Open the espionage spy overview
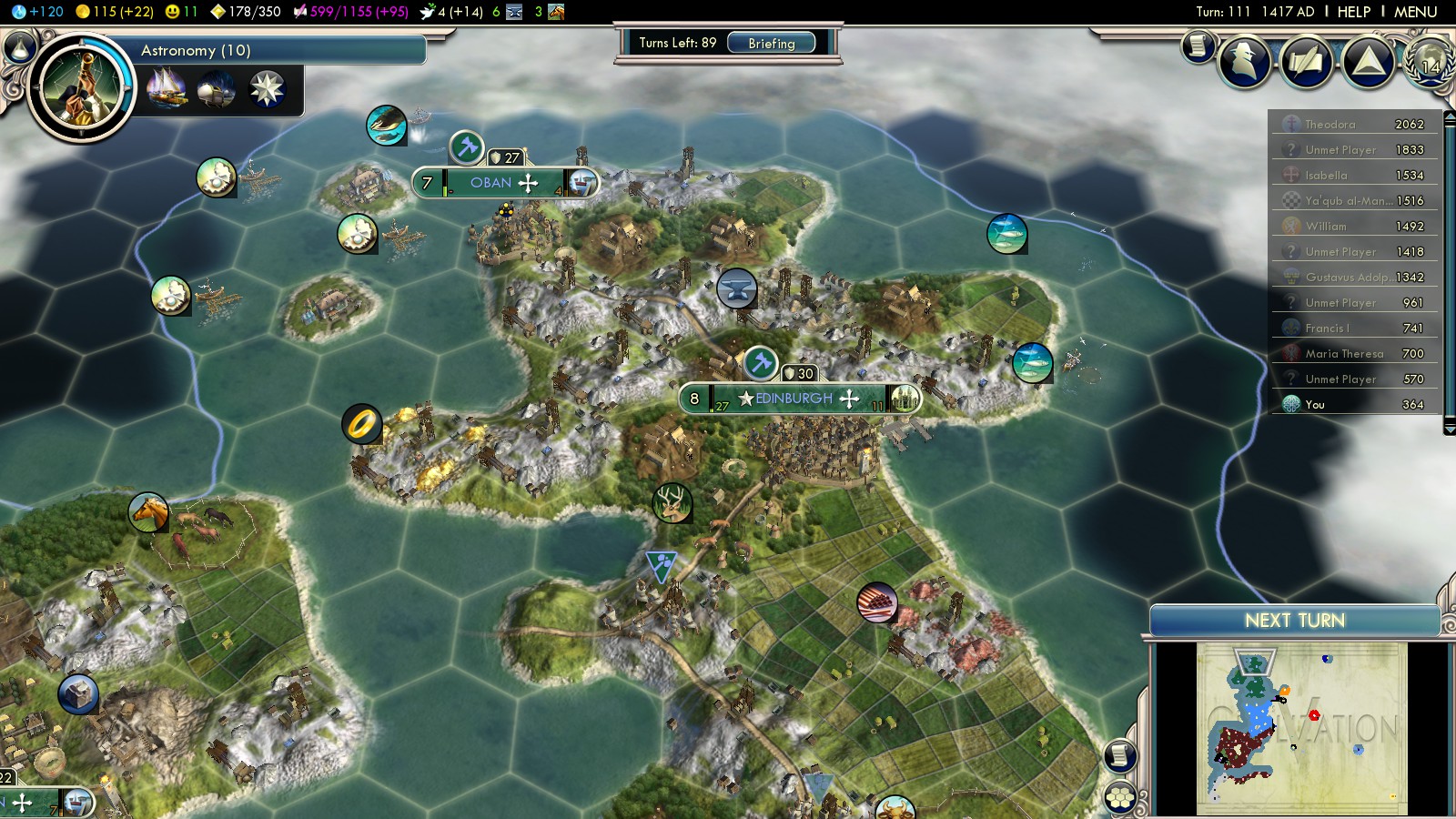Image resolution: width=1456 pixels, height=819 pixels. pos(1244,61)
